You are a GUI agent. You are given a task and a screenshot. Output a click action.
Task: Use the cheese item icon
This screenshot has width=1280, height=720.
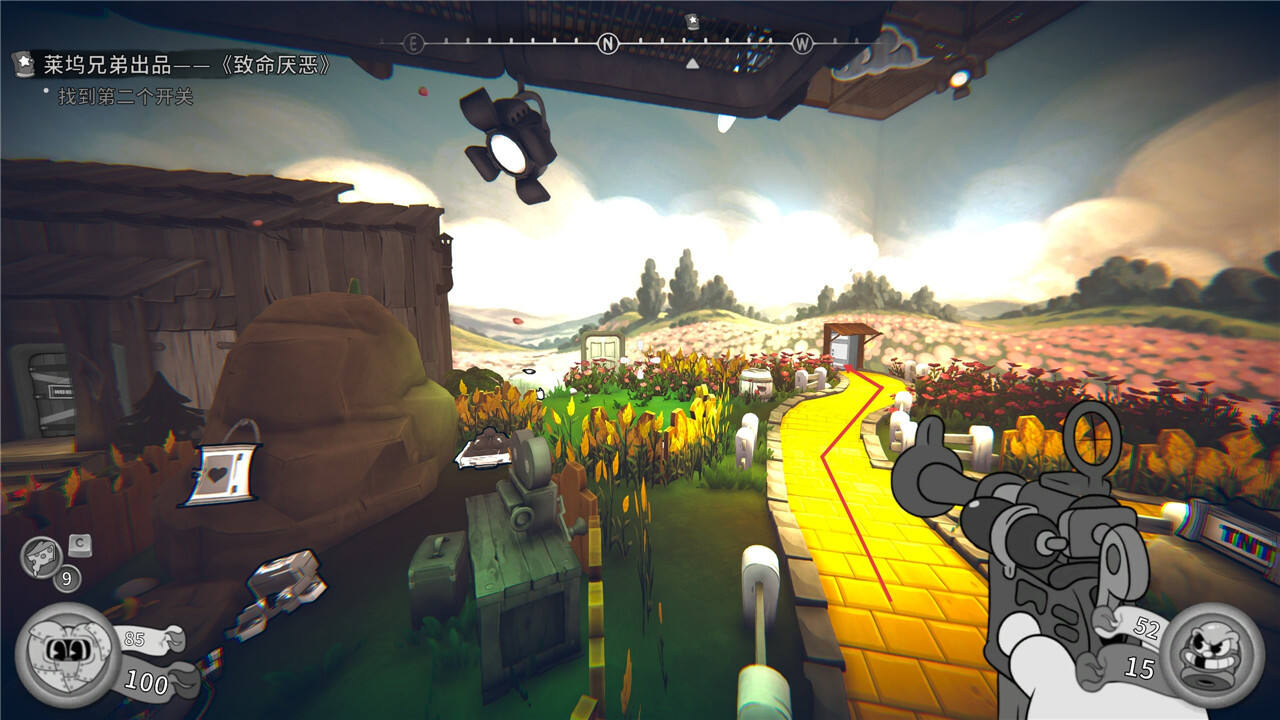[x=41, y=556]
